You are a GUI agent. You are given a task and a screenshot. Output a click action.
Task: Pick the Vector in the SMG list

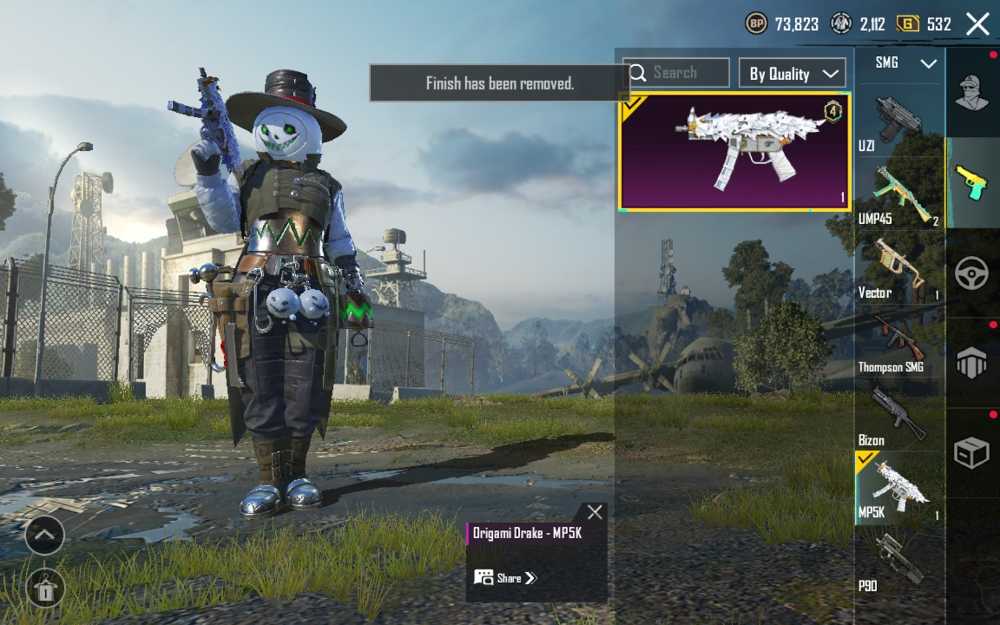point(898,267)
